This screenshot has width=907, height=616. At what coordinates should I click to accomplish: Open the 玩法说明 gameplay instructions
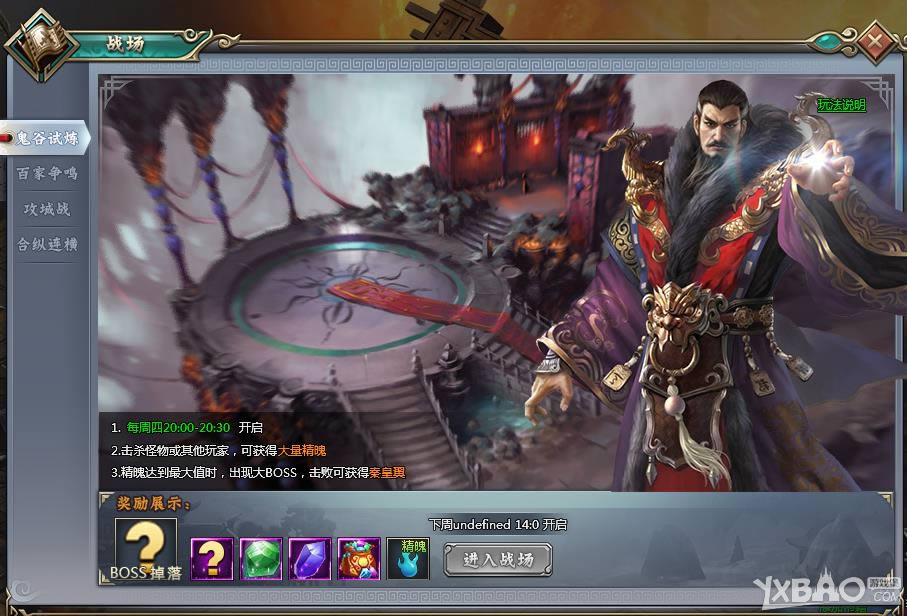point(841,104)
